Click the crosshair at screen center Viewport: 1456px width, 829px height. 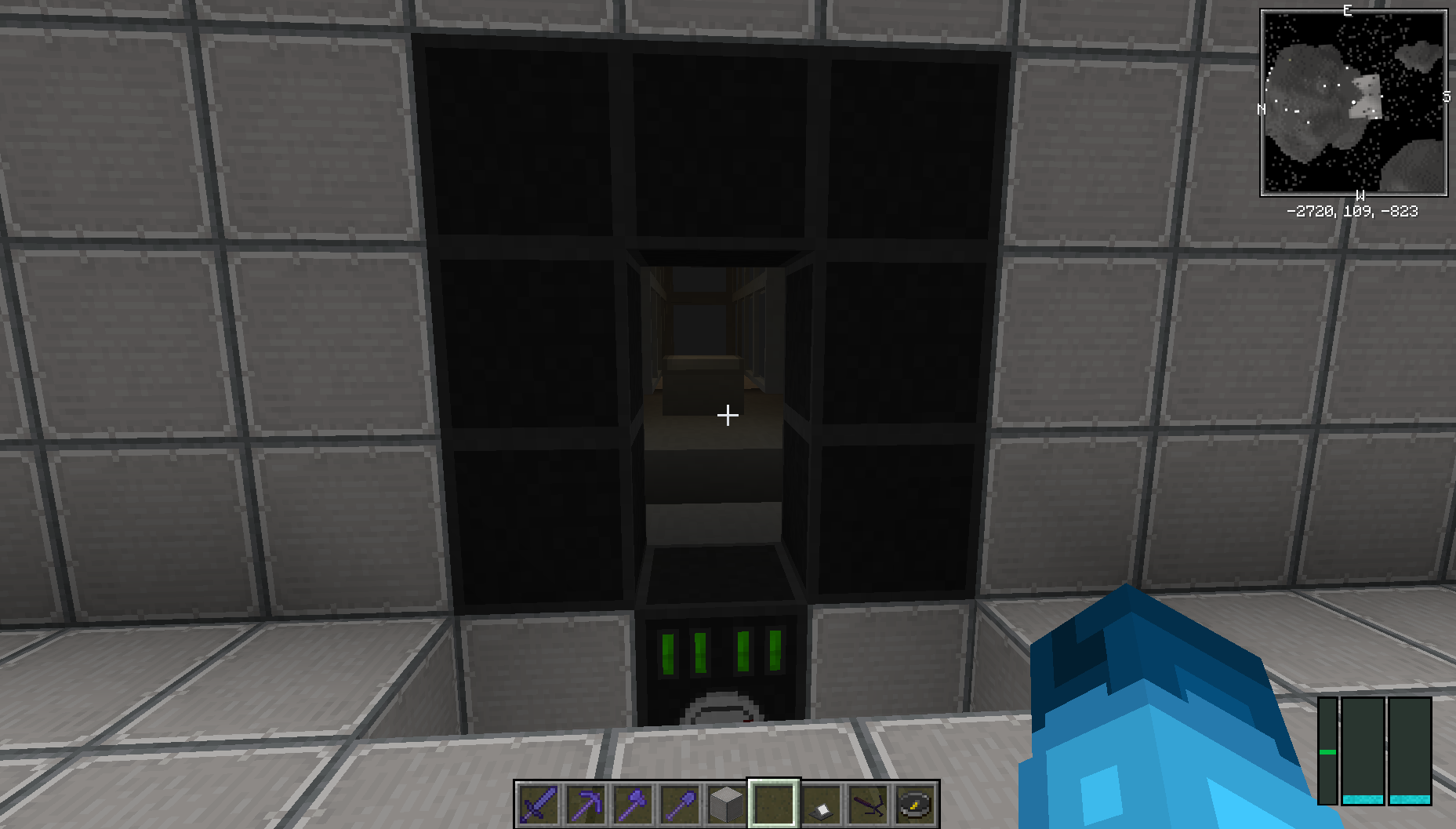(728, 414)
